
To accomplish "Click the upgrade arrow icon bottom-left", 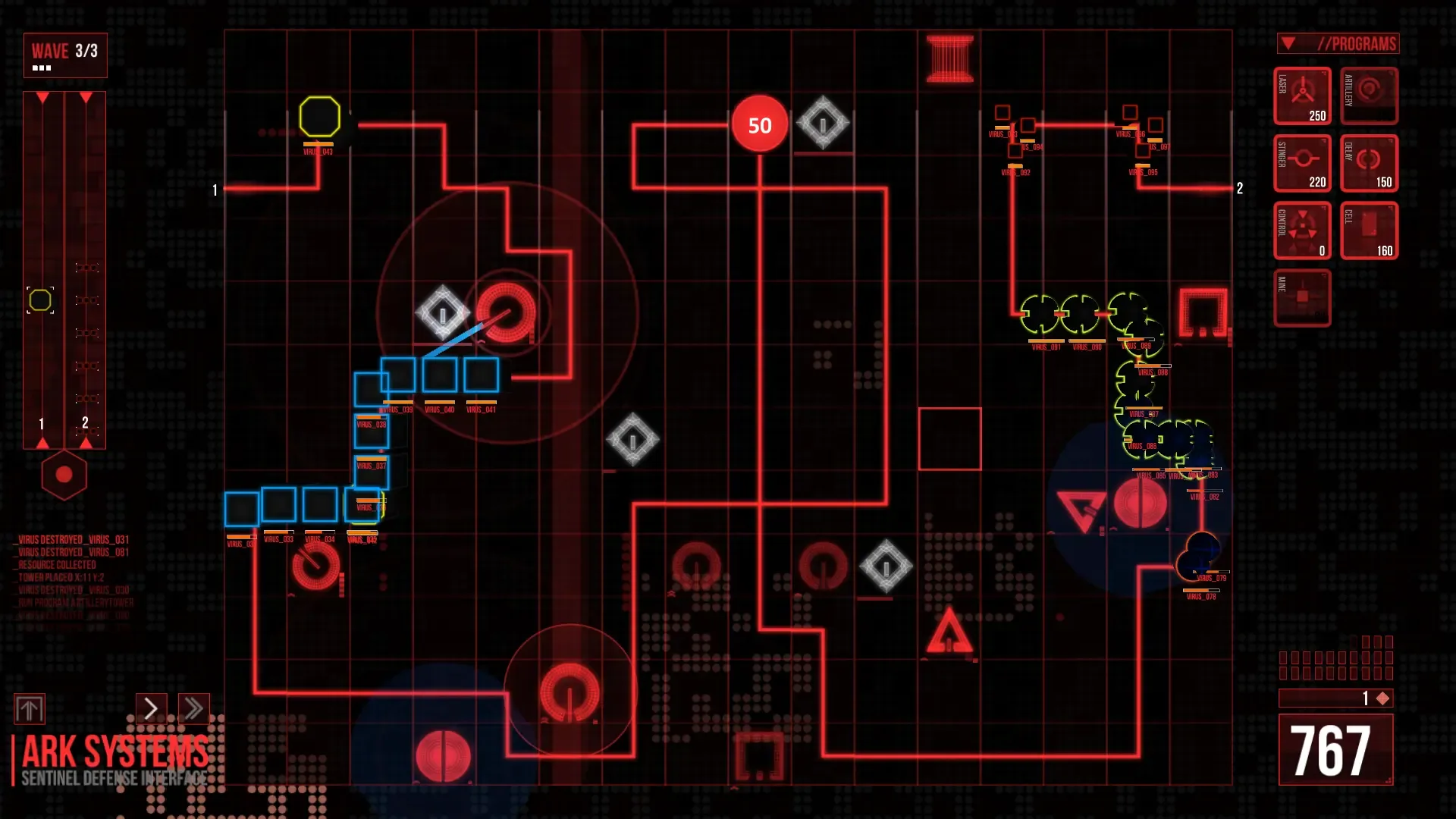I will (x=31, y=709).
